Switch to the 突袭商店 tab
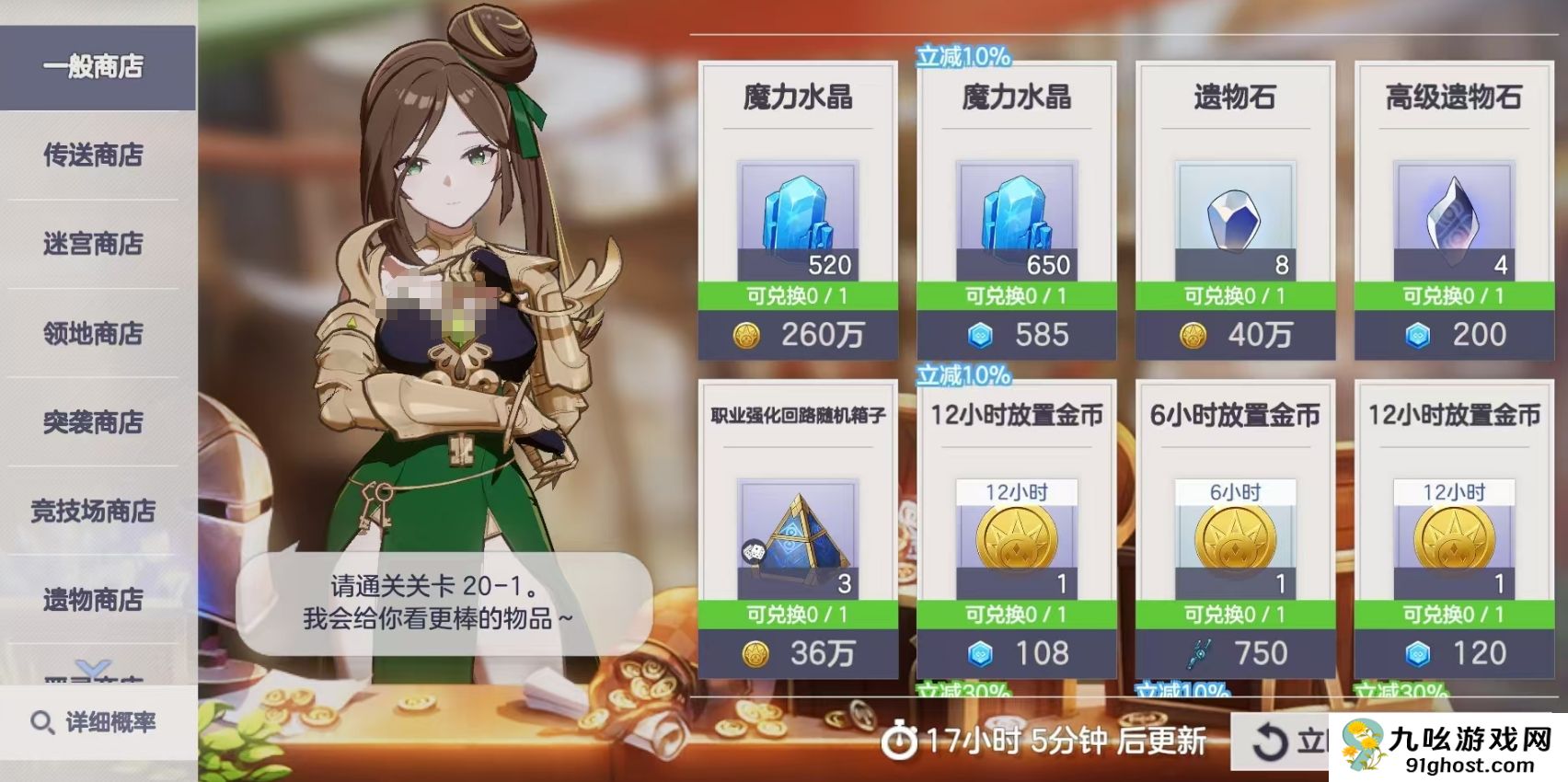Viewport: 1568px width, 782px height. (92, 422)
